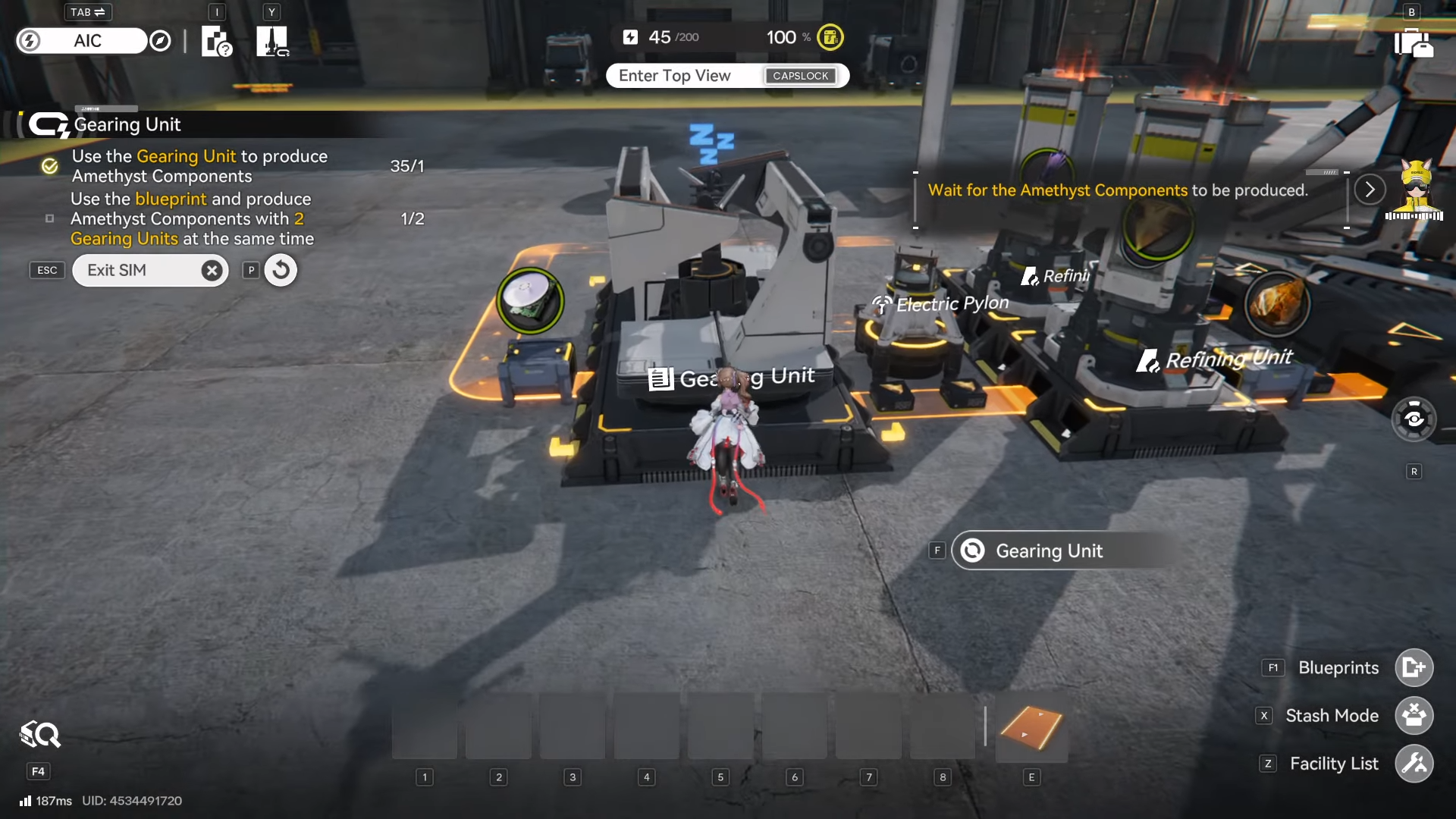Click the yellow power status icon
The width and height of the screenshot is (1456, 819).
pyautogui.click(x=830, y=37)
